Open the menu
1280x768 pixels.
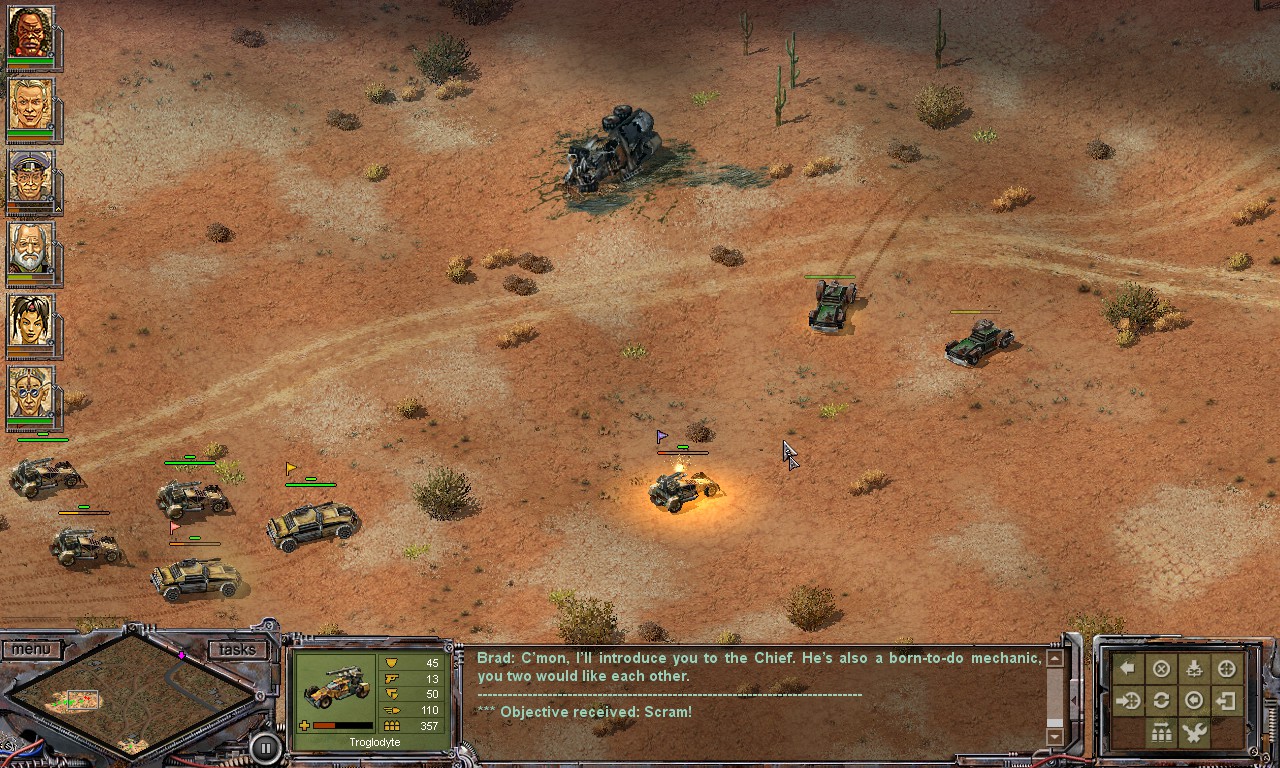[x=33, y=649]
